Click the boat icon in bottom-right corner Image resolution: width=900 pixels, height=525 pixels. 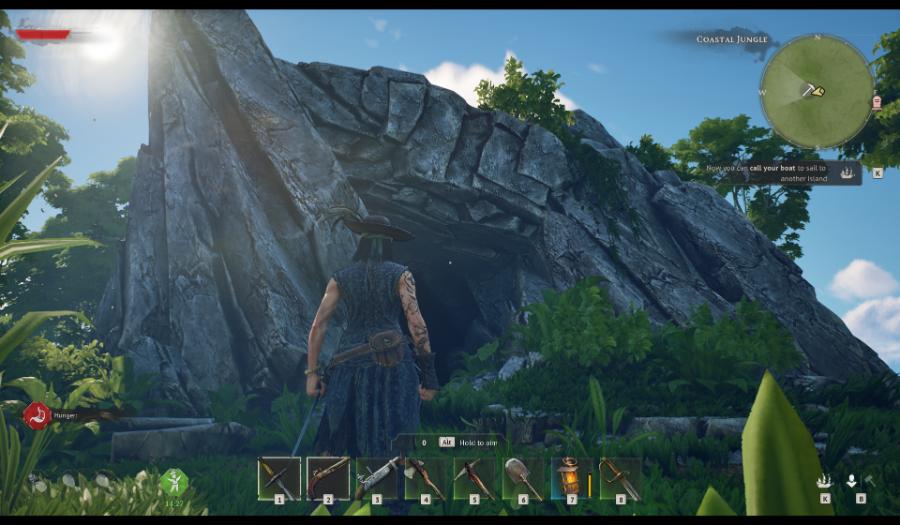pos(824,481)
